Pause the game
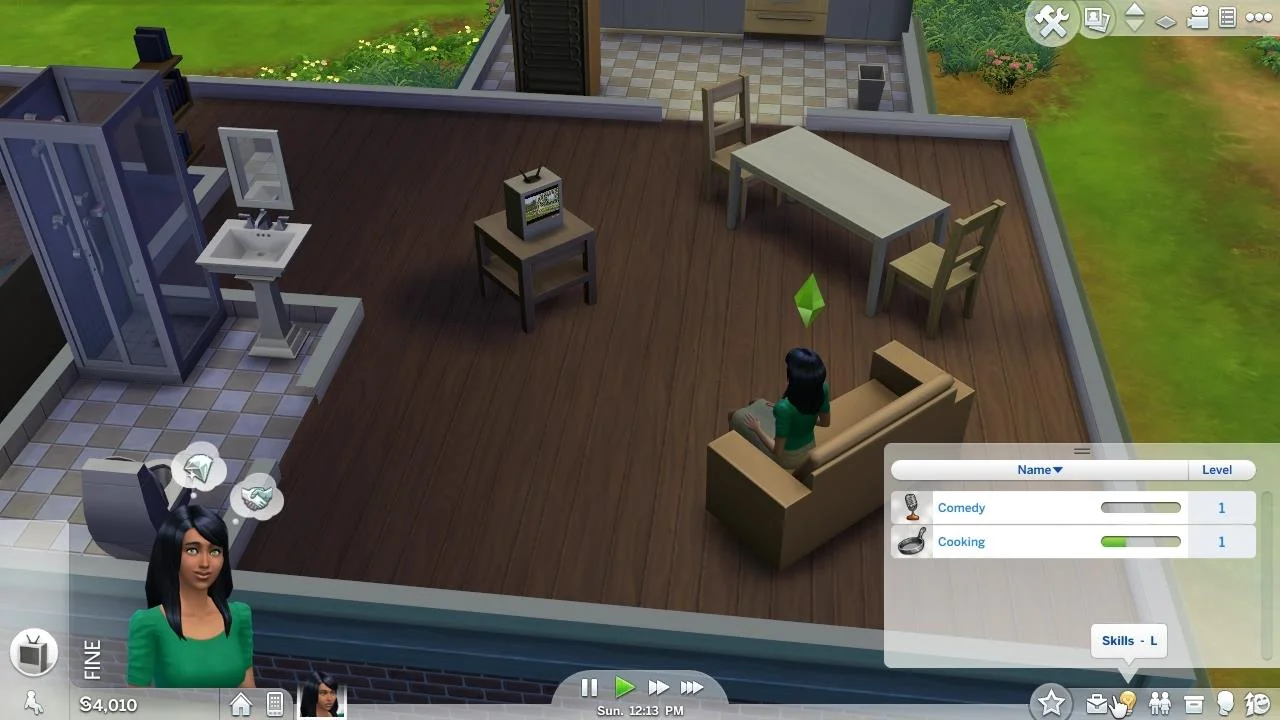This screenshot has height=720, width=1280. pyautogui.click(x=589, y=687)
